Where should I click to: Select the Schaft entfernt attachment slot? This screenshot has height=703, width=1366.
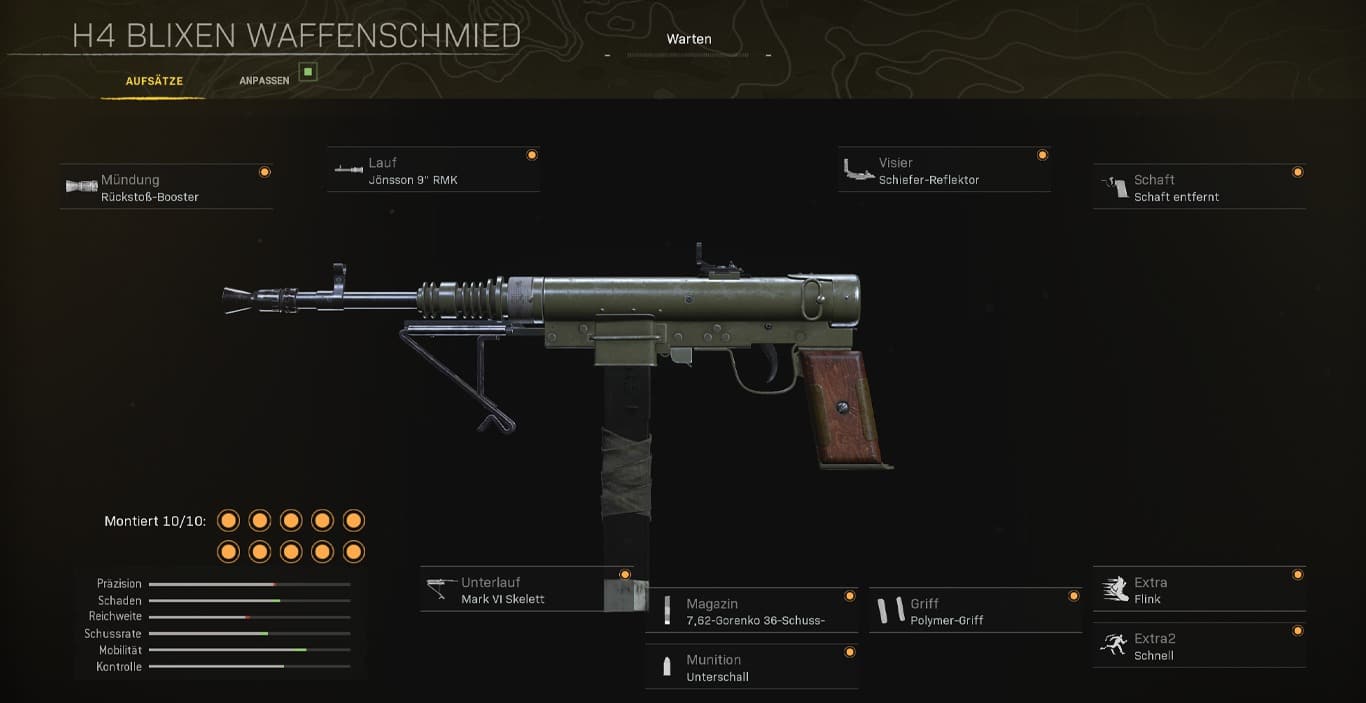point(1199,188)
